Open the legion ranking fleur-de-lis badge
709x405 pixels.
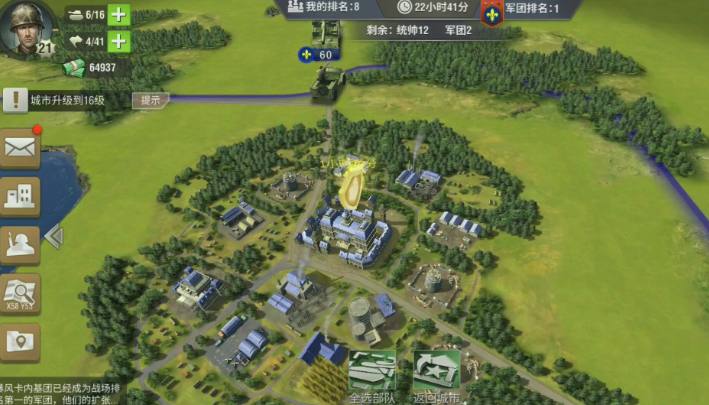point(493,11)
